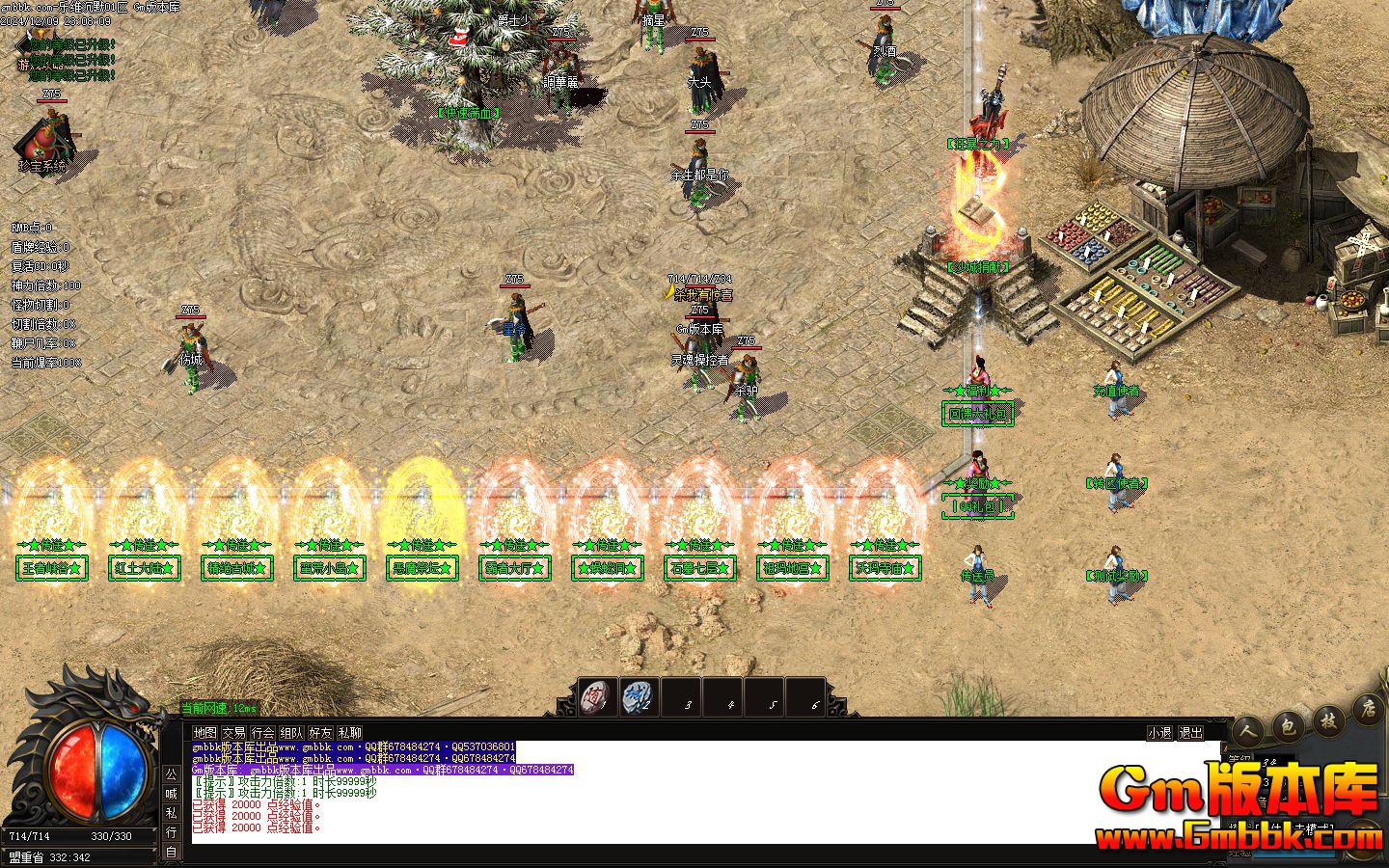Use the blue stone in hotbar slot 2

[x=639, y=695]
